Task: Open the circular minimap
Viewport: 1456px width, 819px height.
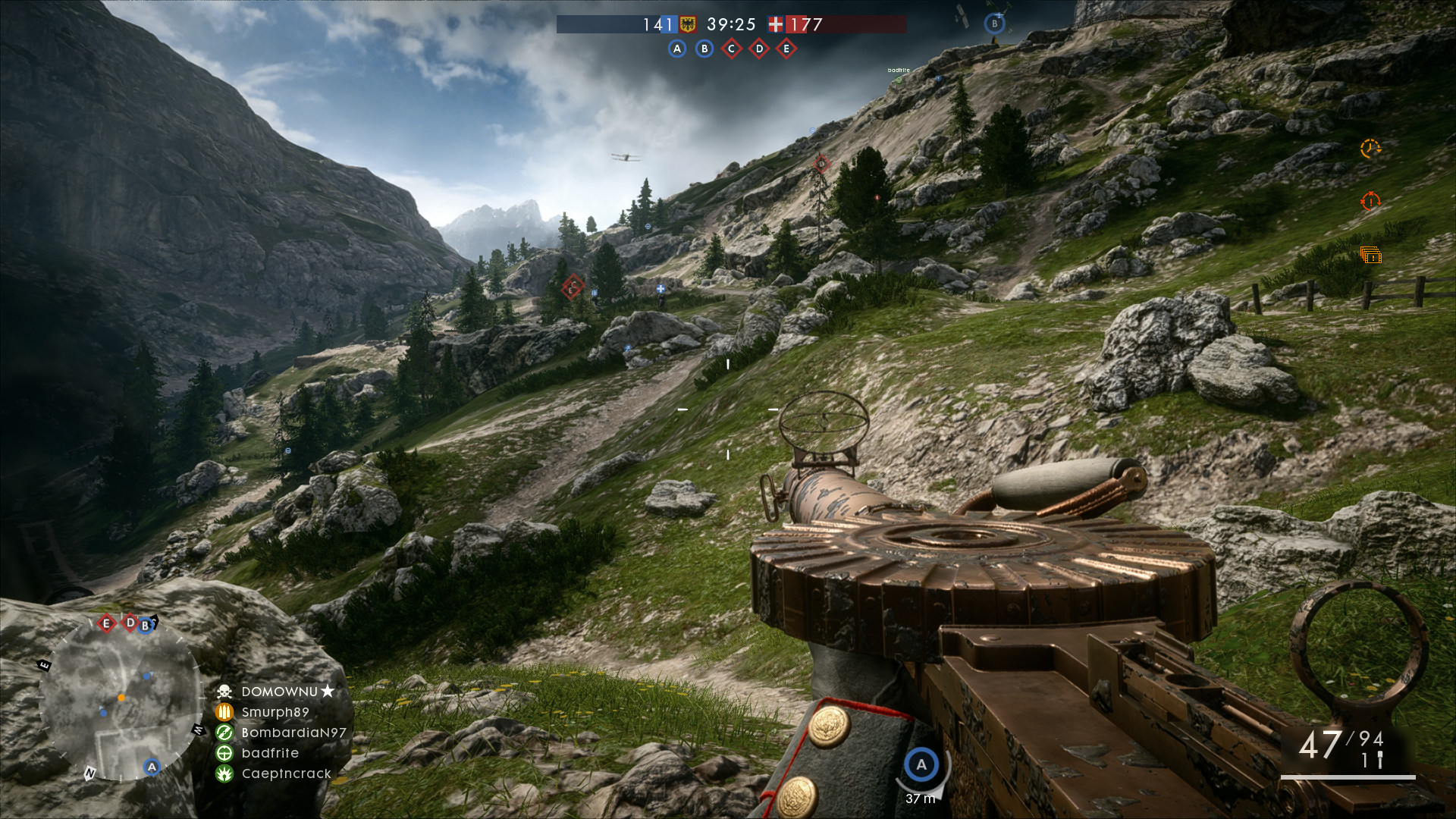Action: [120, 698]
